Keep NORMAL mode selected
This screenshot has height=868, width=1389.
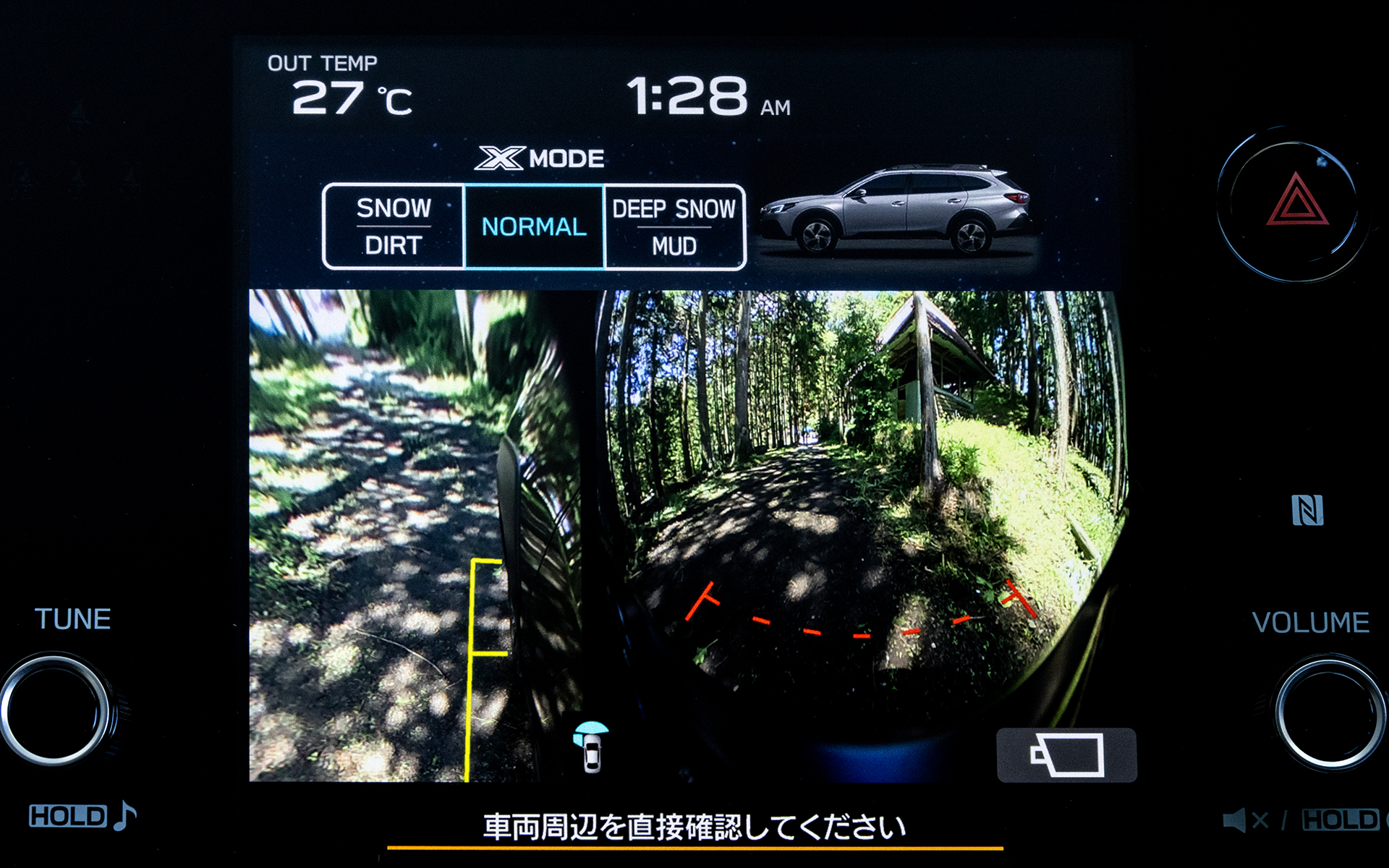[x=534, y=226]
